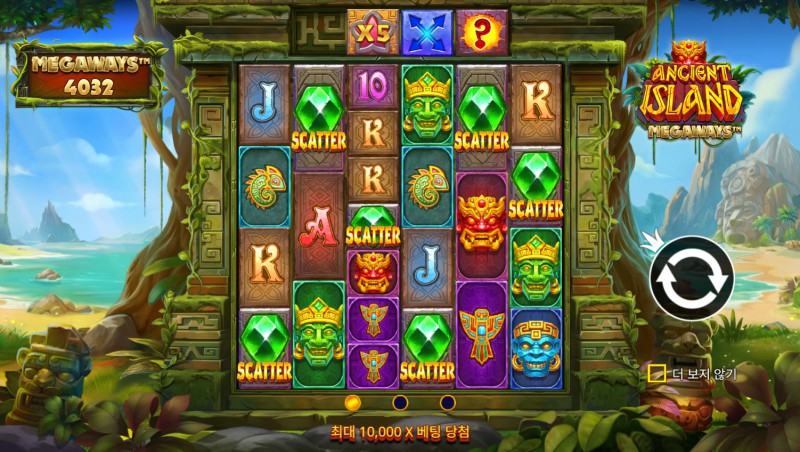This screenshot has width=800, height=452.
Task: Jump to the last intro page dot
Action: (x=447, y=402)
